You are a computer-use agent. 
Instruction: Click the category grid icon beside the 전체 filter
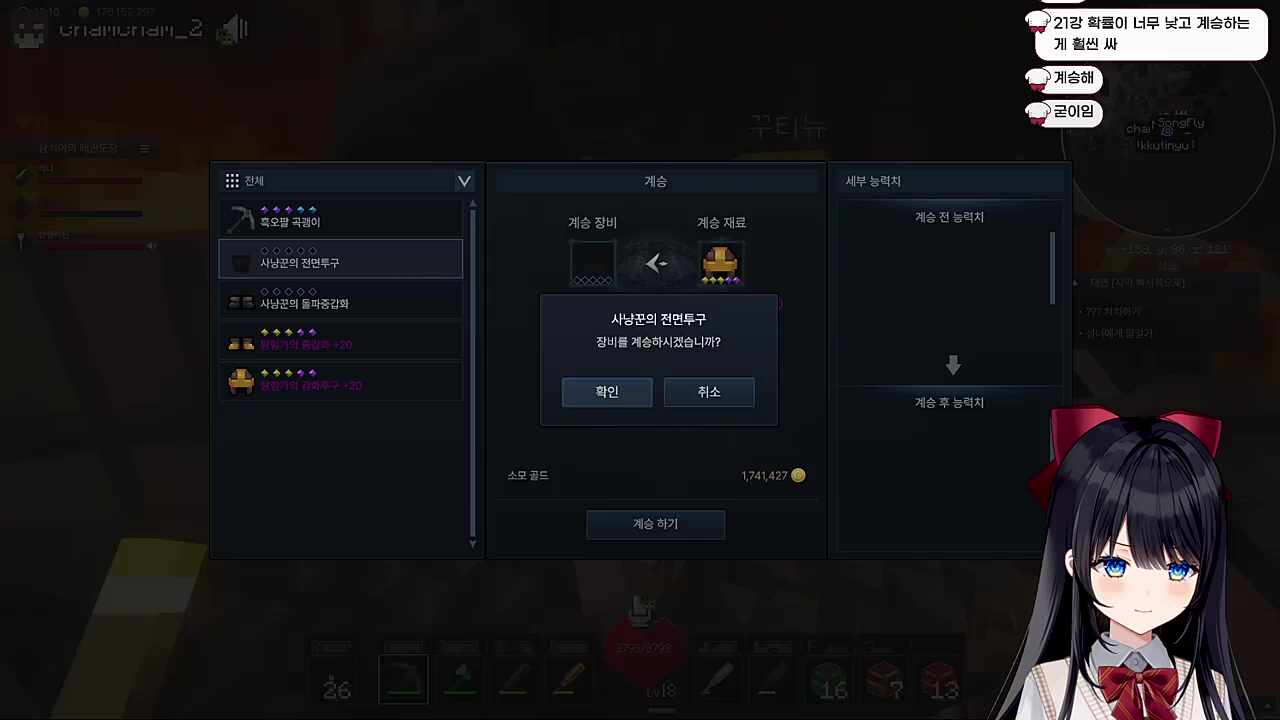coord(232,180)
